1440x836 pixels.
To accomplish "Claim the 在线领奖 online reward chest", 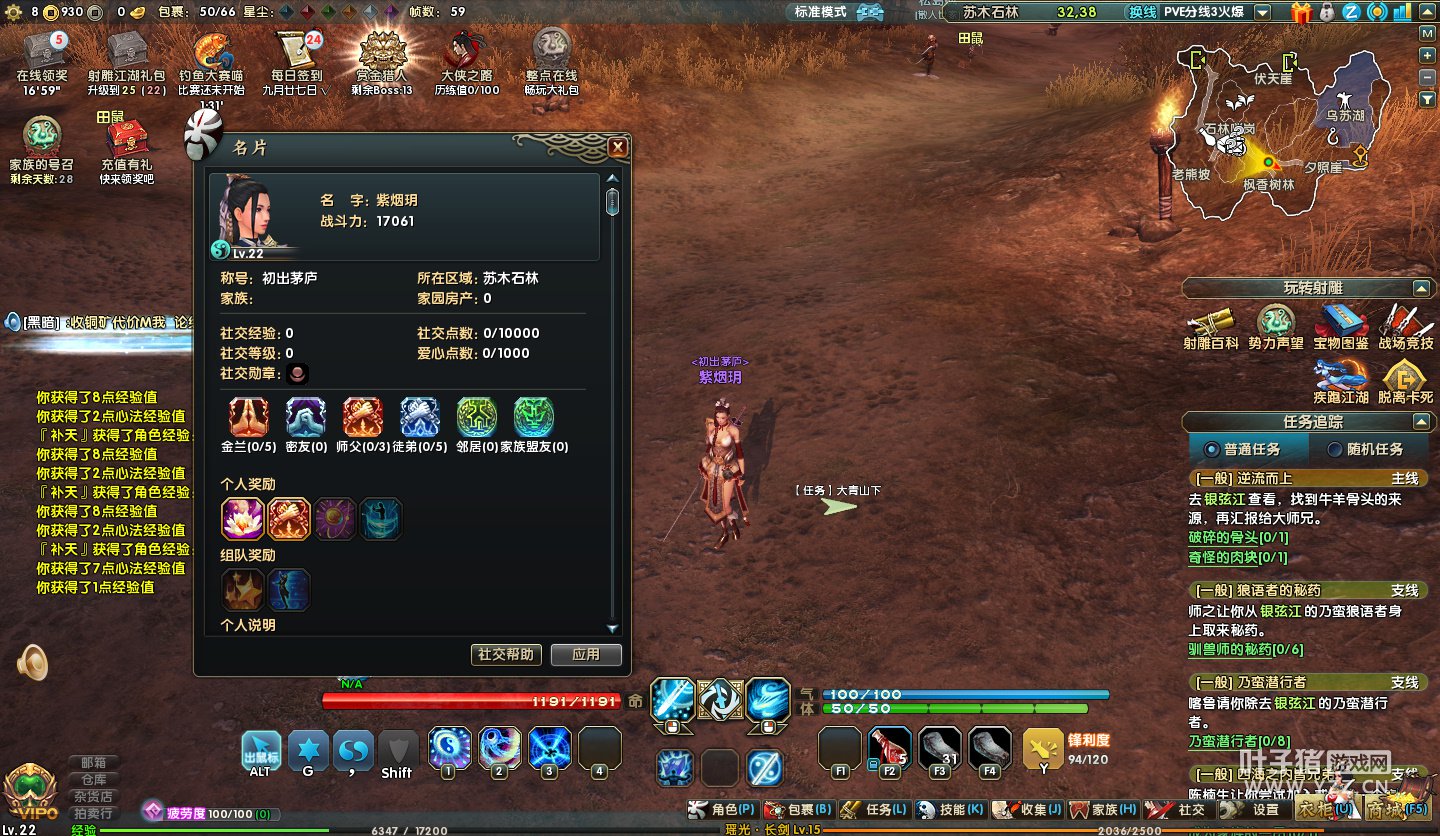I will (42, 55).
